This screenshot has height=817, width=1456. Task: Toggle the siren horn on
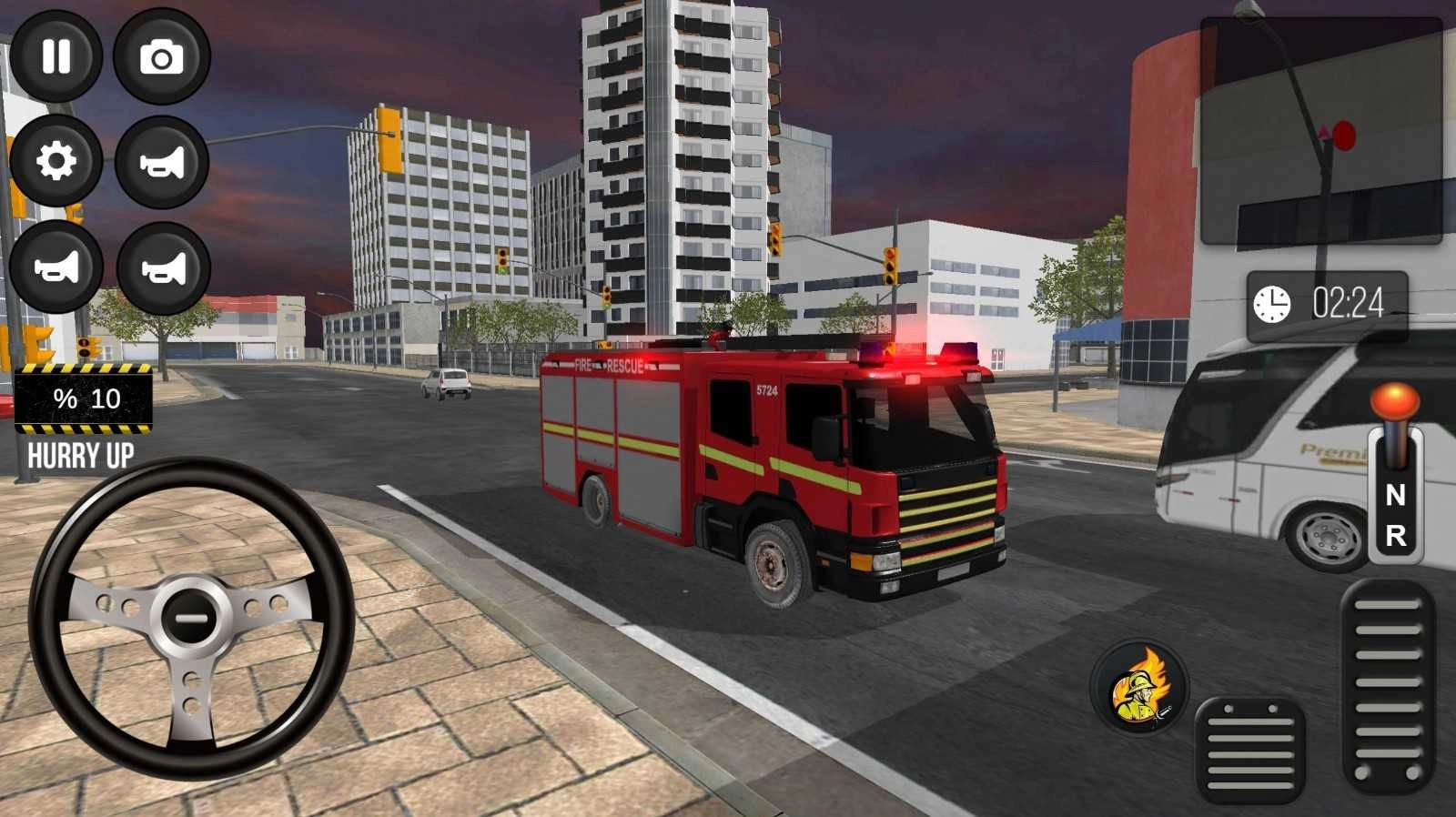coord(56,267)
